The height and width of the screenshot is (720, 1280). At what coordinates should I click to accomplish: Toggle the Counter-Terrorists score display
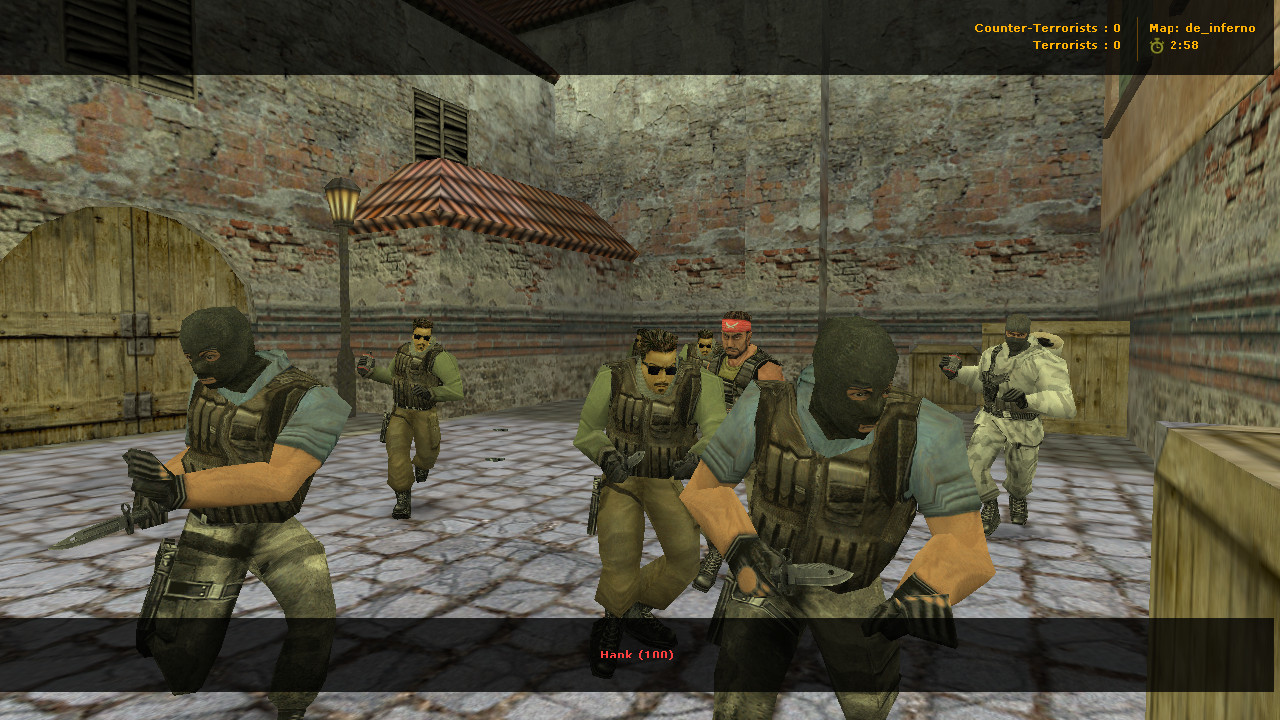(1045, 28)
